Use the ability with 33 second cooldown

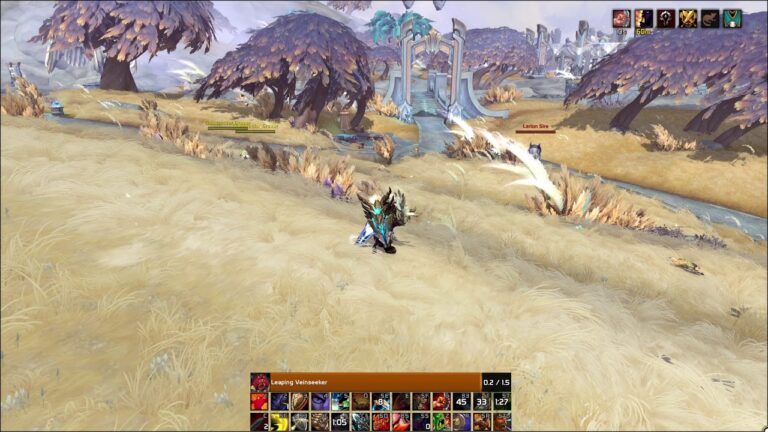coord(481,401)
